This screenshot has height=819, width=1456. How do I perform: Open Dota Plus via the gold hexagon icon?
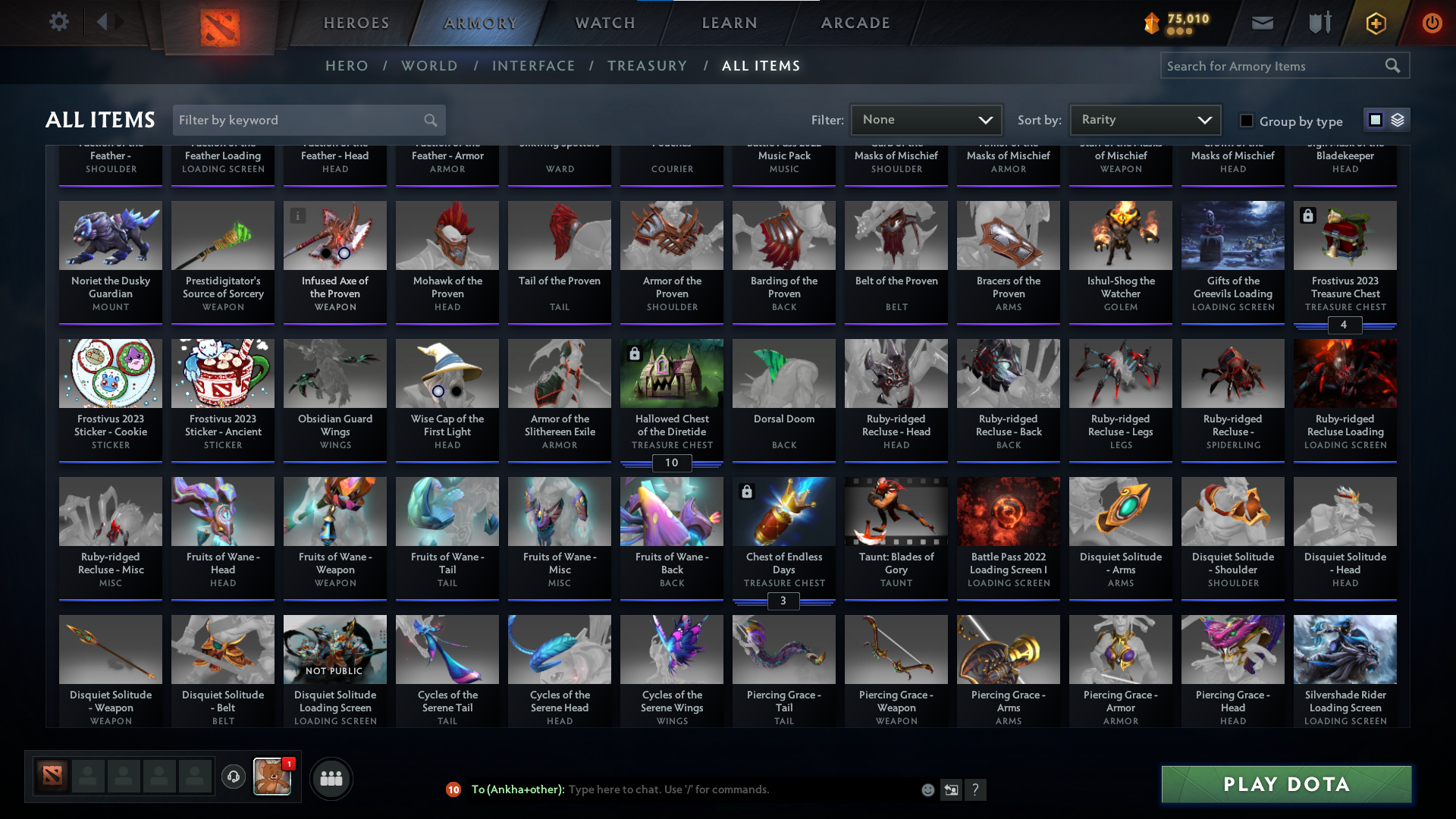(1375, 23)
